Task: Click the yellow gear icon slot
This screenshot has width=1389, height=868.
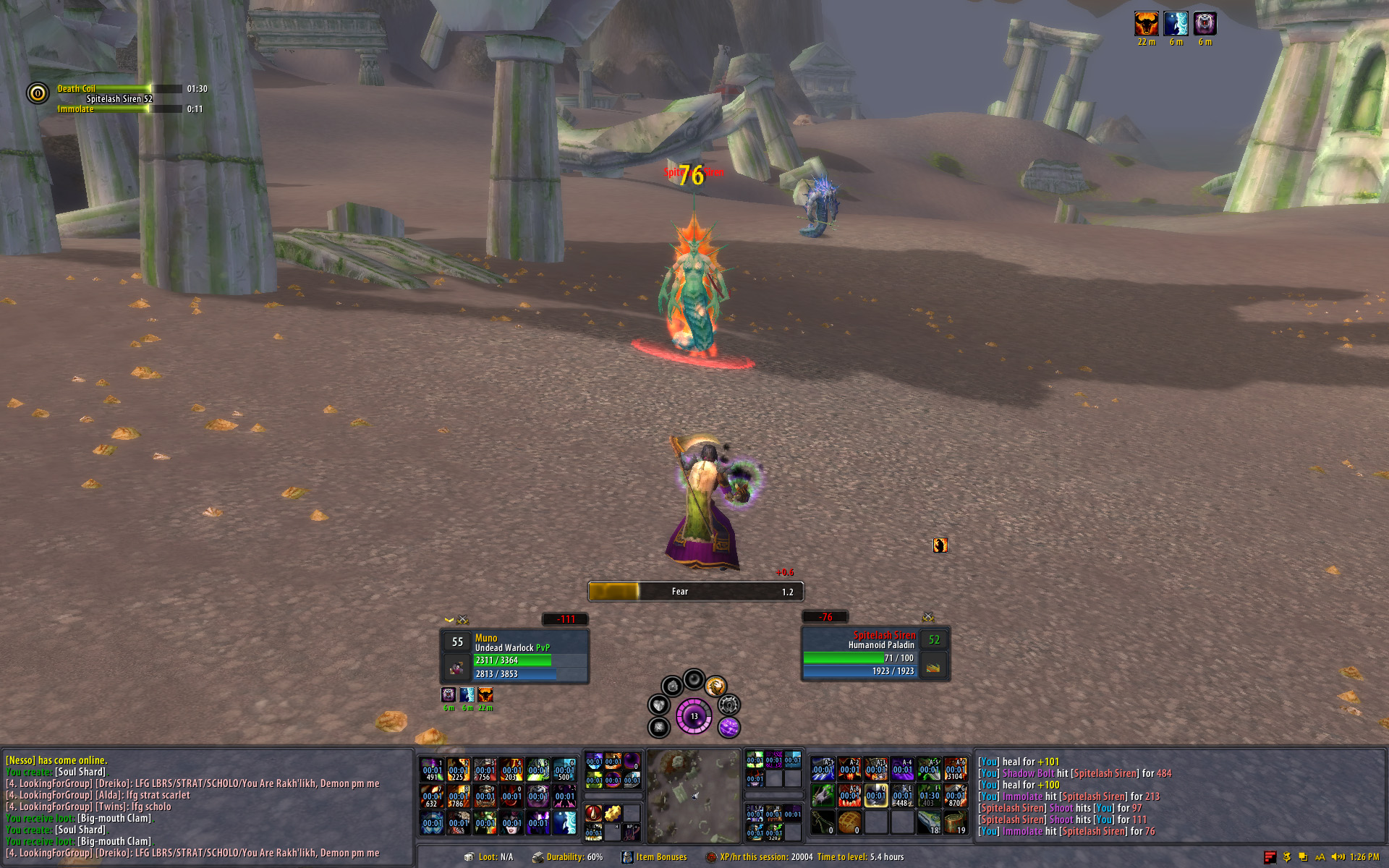Action: click(x=613, y=813)
